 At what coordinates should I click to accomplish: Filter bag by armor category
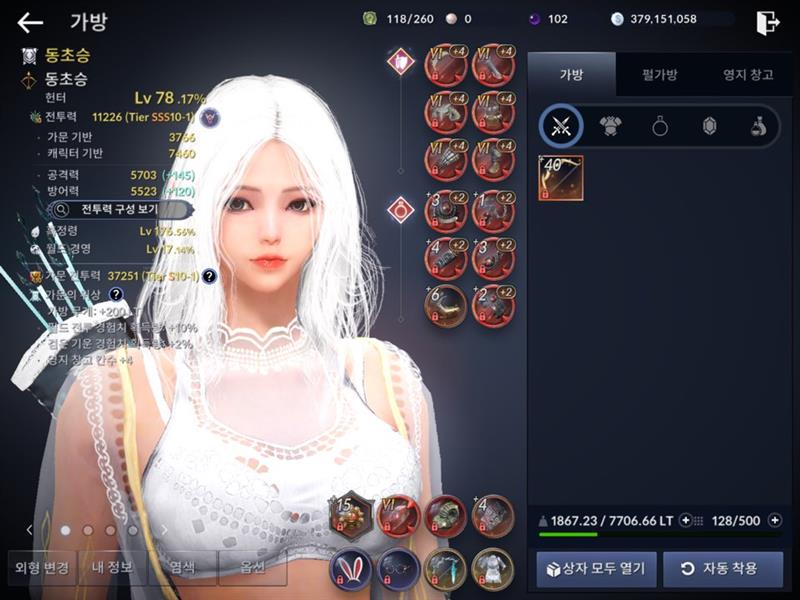click(x=611, y=126)
